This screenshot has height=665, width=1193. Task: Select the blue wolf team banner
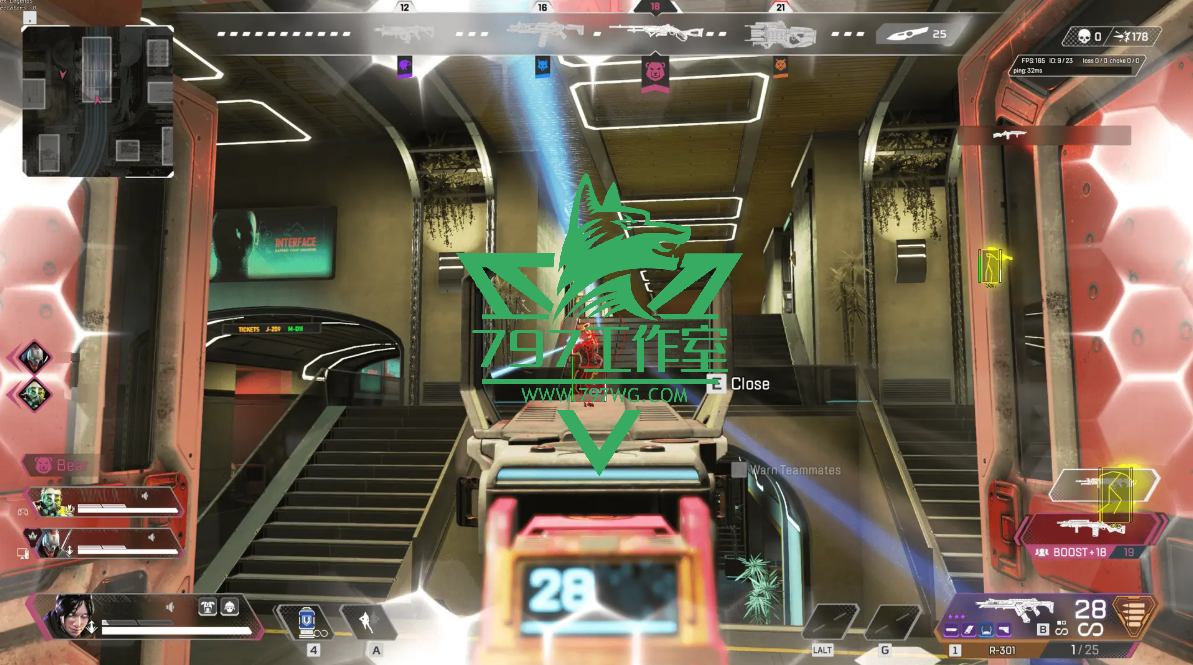(542, 67)
